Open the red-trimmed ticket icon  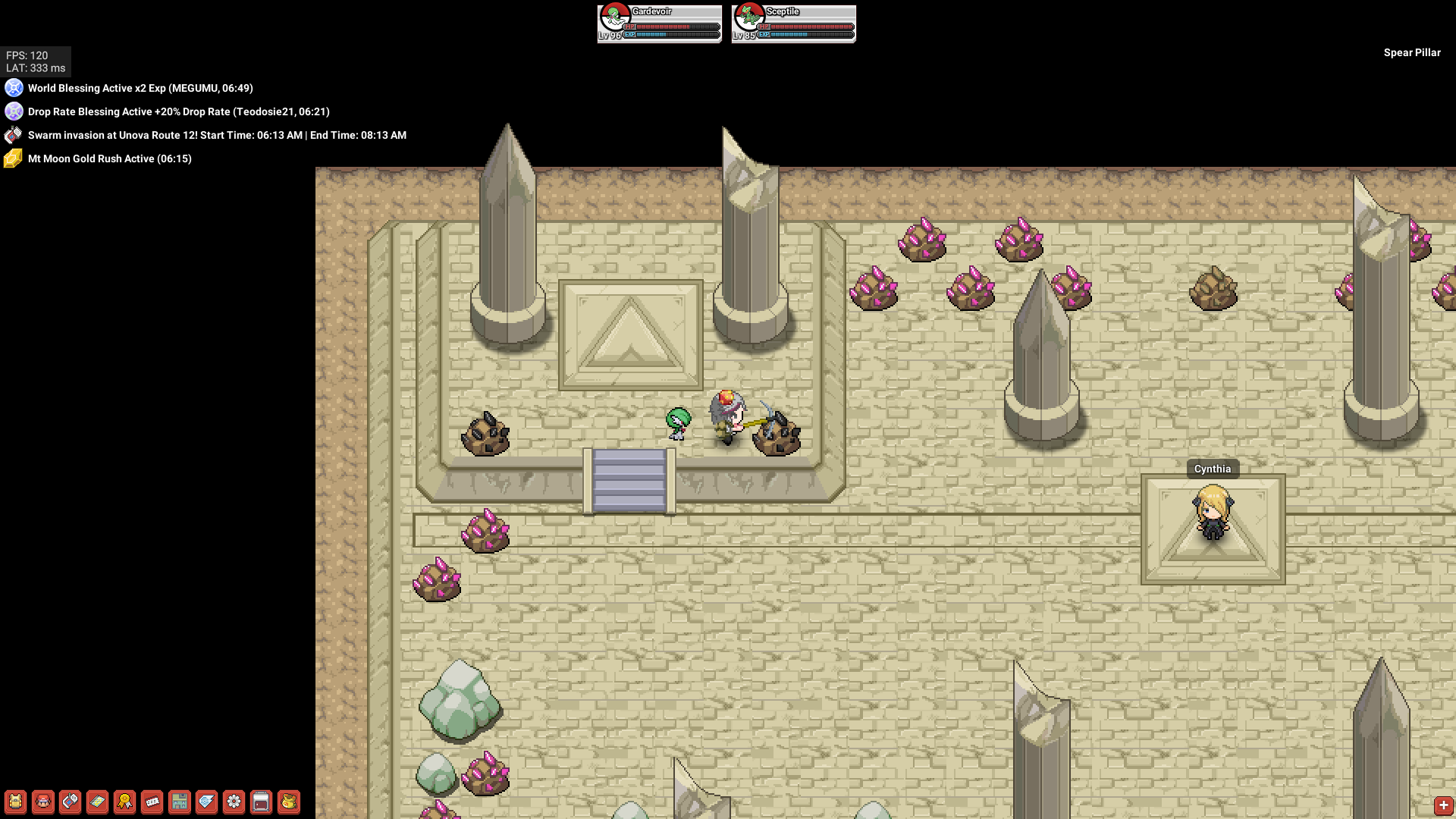pyautogui.click(x=152, y=802)
